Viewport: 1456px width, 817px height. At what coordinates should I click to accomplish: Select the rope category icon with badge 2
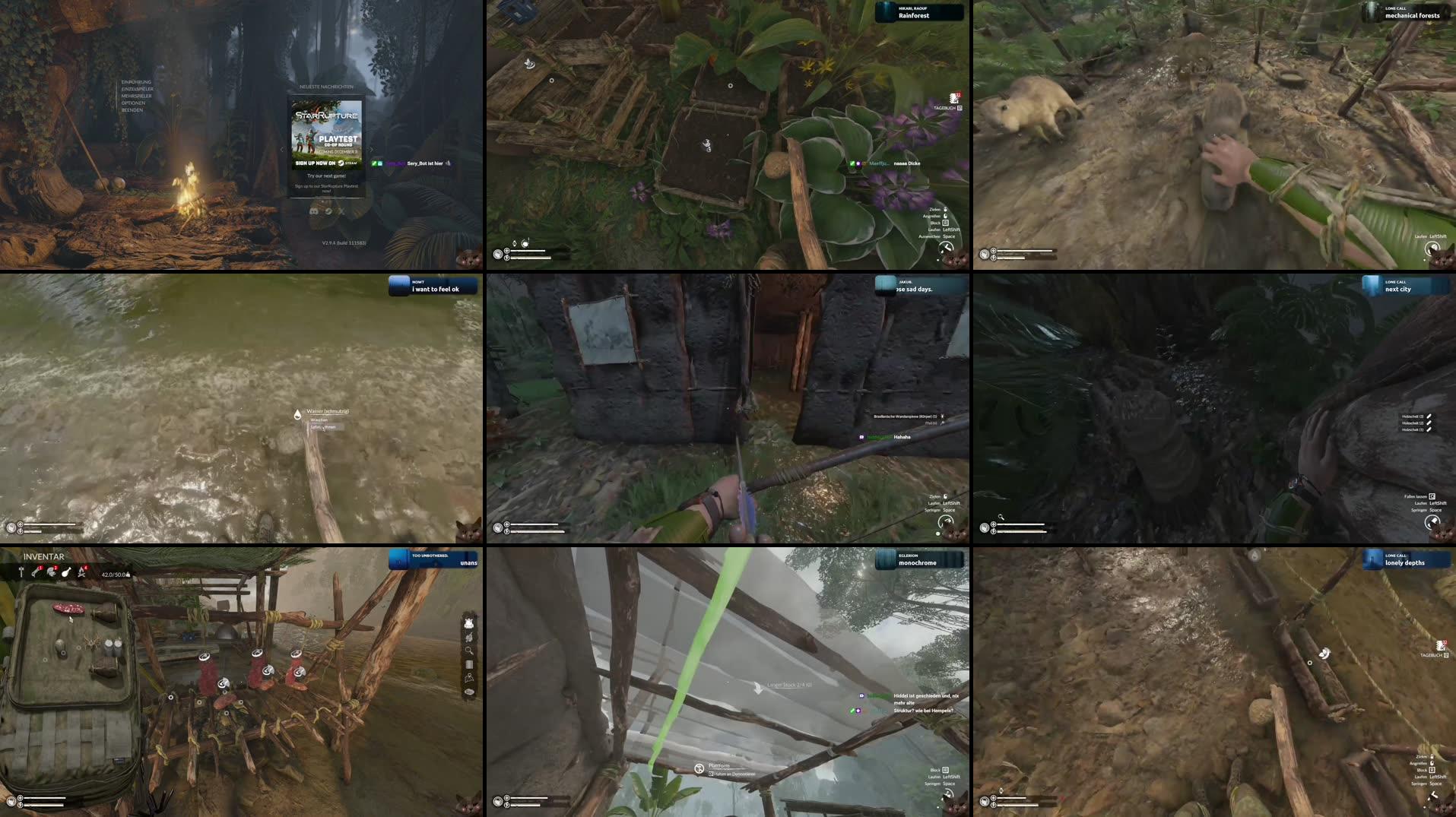(x=50, y=574)
